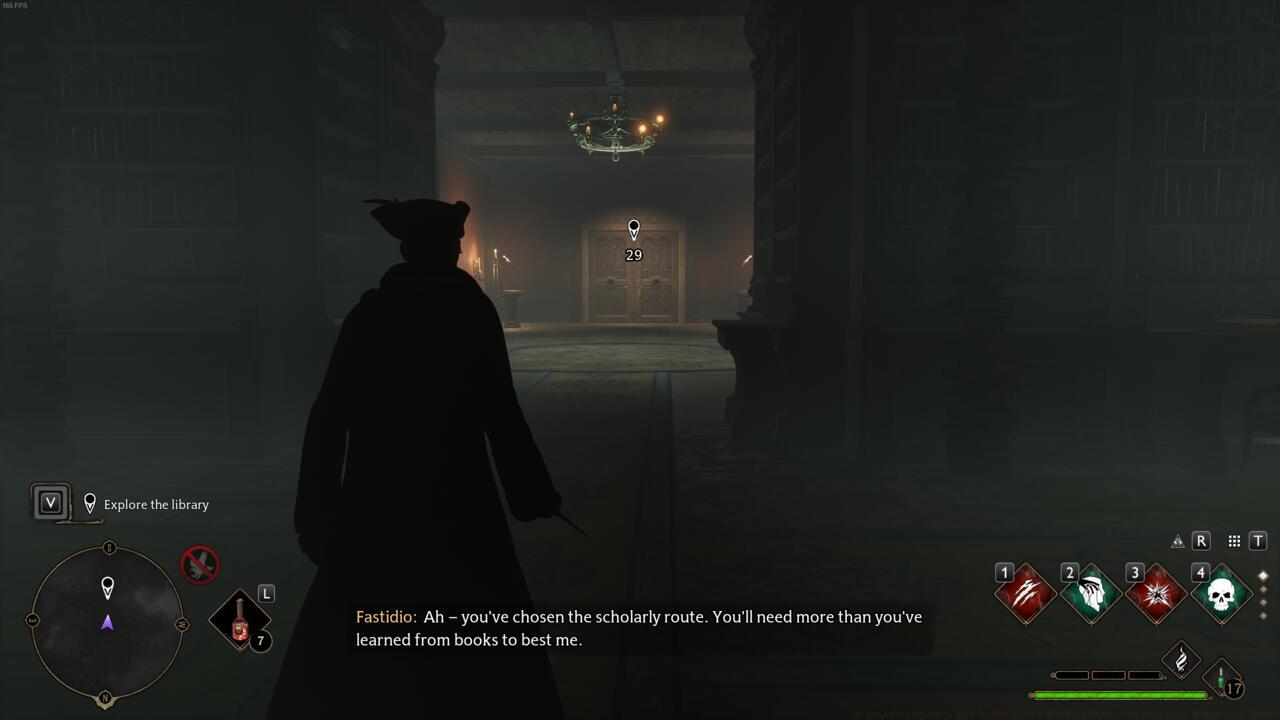Select the objective text Explore the library
The image size is (1280, 720).
pyautogui.click(x=155, y=504)
